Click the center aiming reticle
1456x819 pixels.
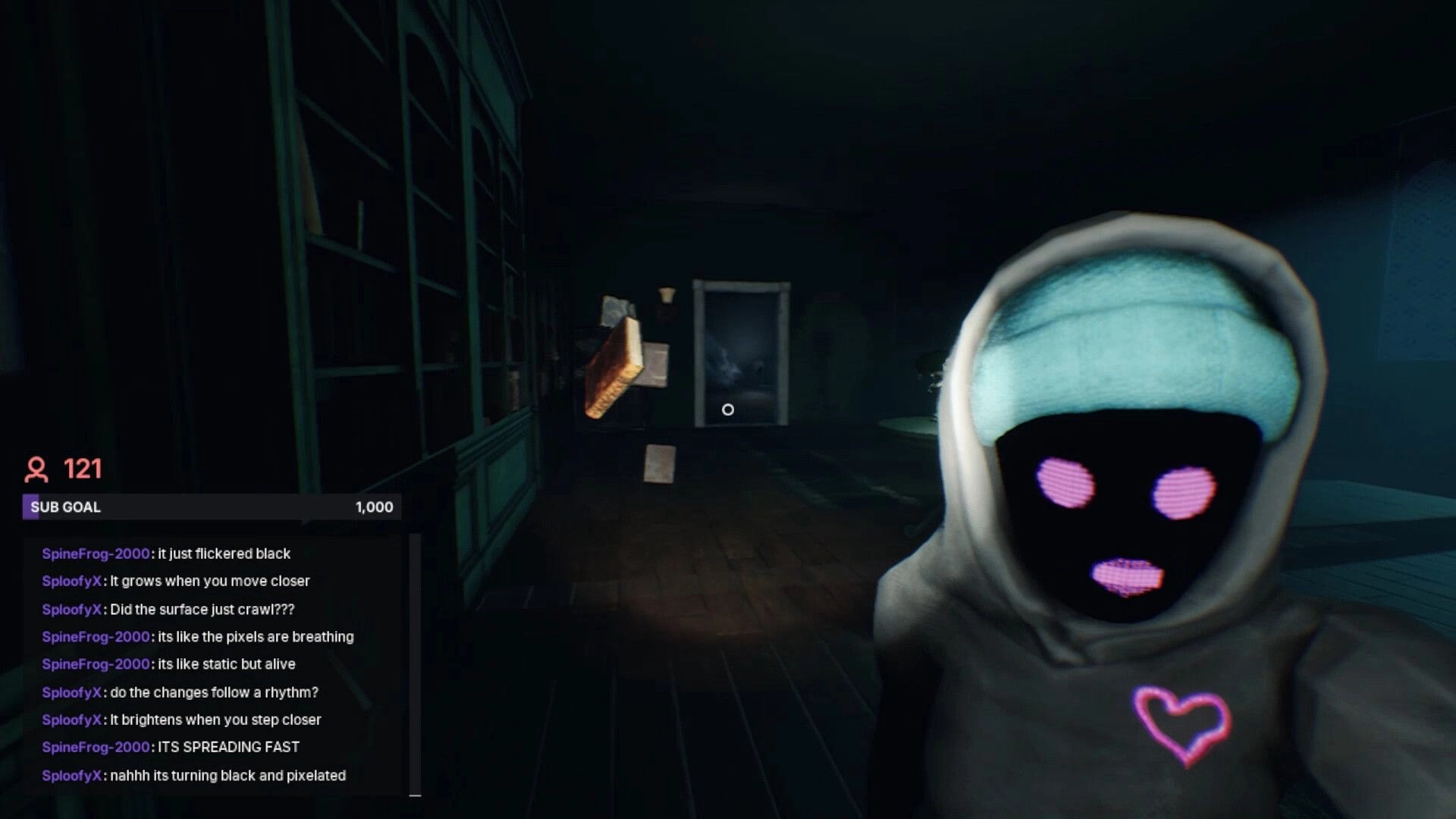pyautogui.click(x=730, y=409)
